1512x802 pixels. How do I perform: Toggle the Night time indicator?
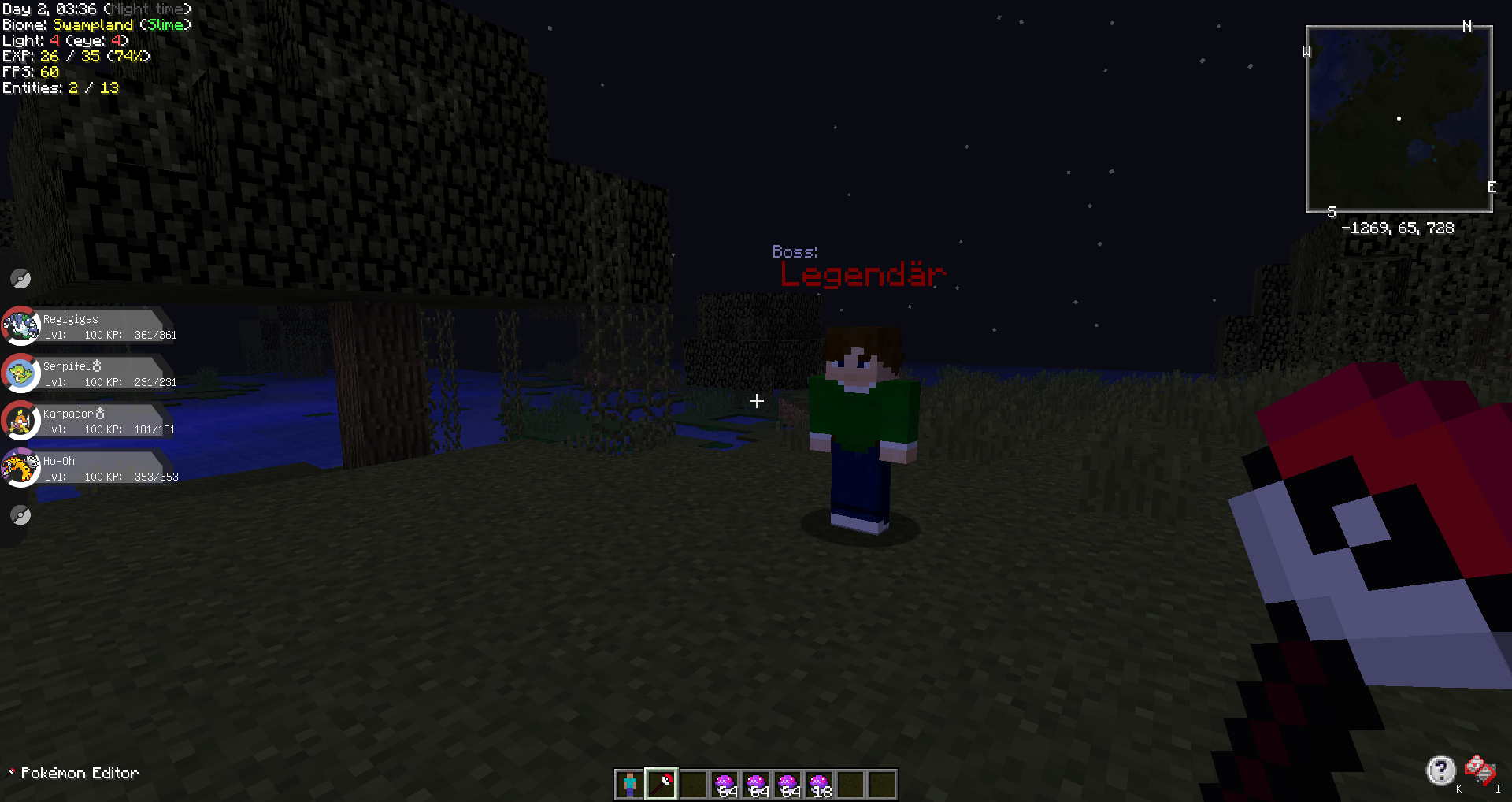coord(148,9)
